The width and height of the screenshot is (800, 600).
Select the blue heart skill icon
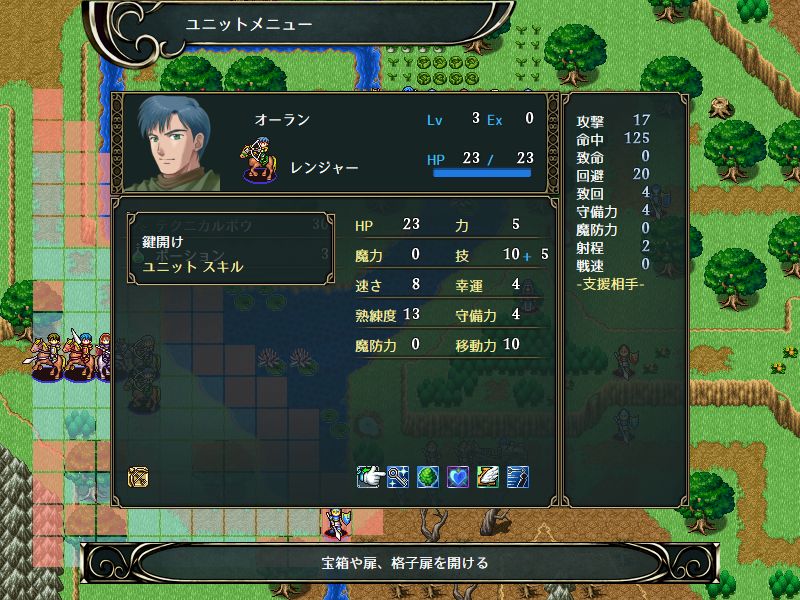click(458, 477)
